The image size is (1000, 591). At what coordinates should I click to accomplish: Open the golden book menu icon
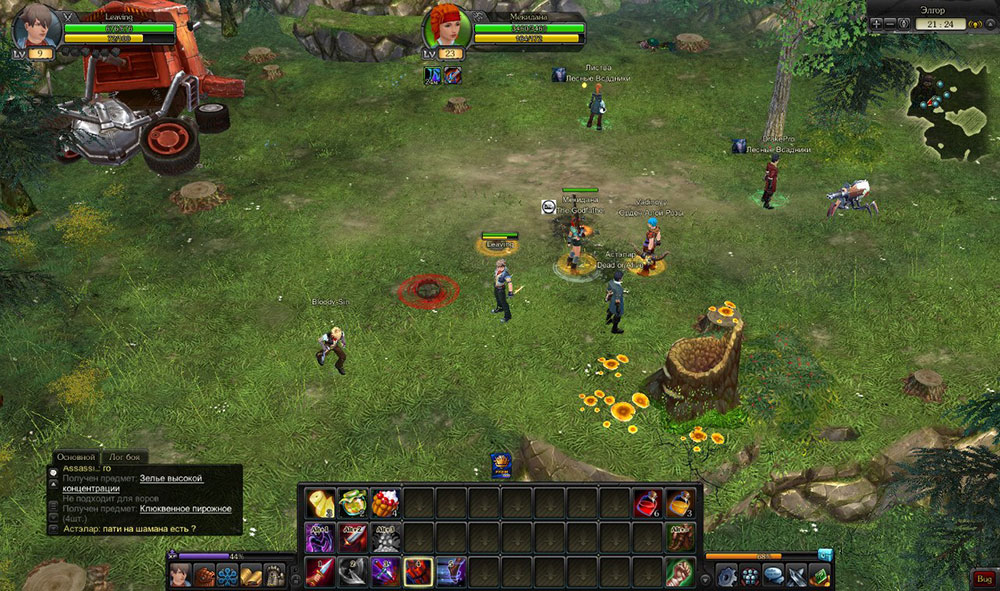coord(251,575)
